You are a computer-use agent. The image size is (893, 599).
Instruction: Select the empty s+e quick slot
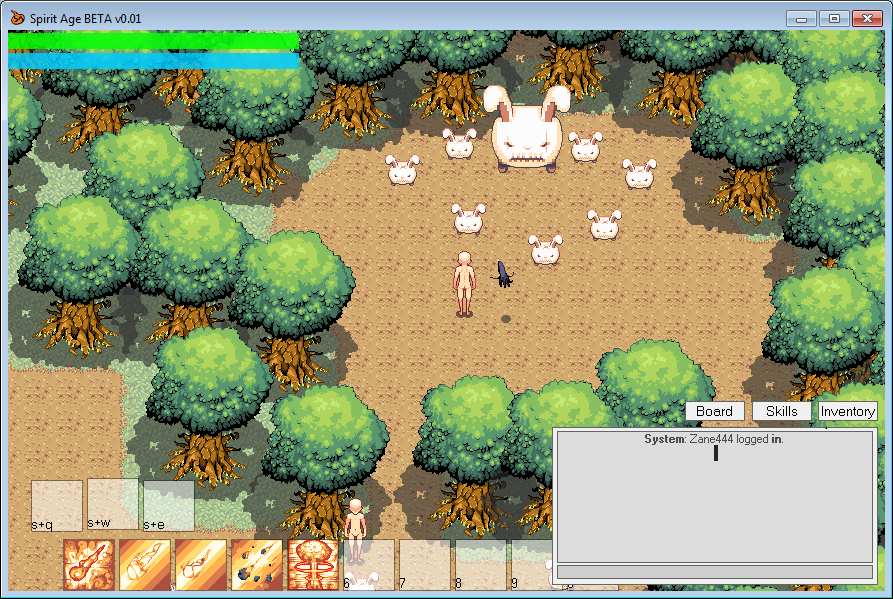[x=168, y=505]
